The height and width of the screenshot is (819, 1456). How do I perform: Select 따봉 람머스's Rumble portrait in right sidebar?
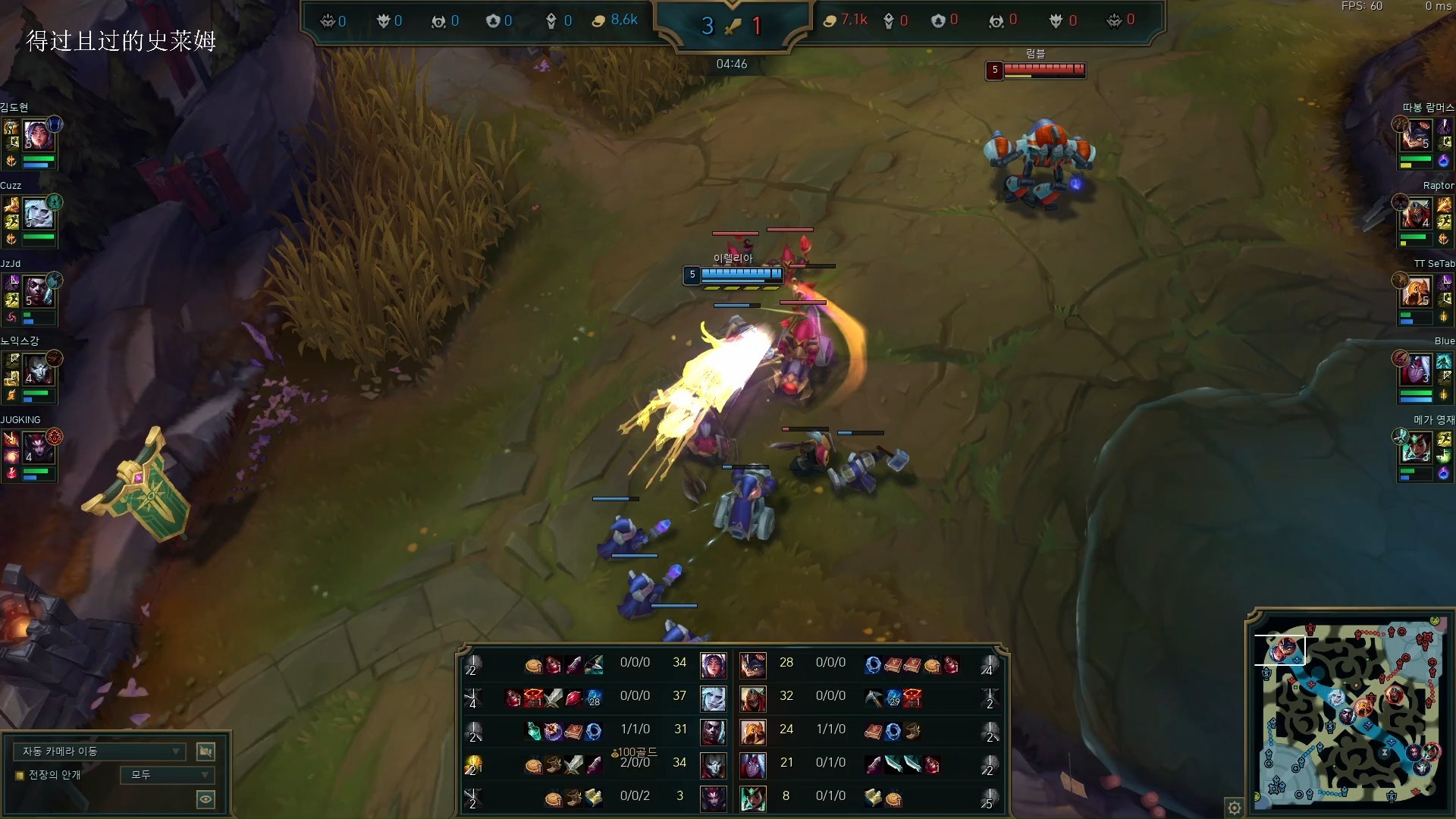(1416, 136)
